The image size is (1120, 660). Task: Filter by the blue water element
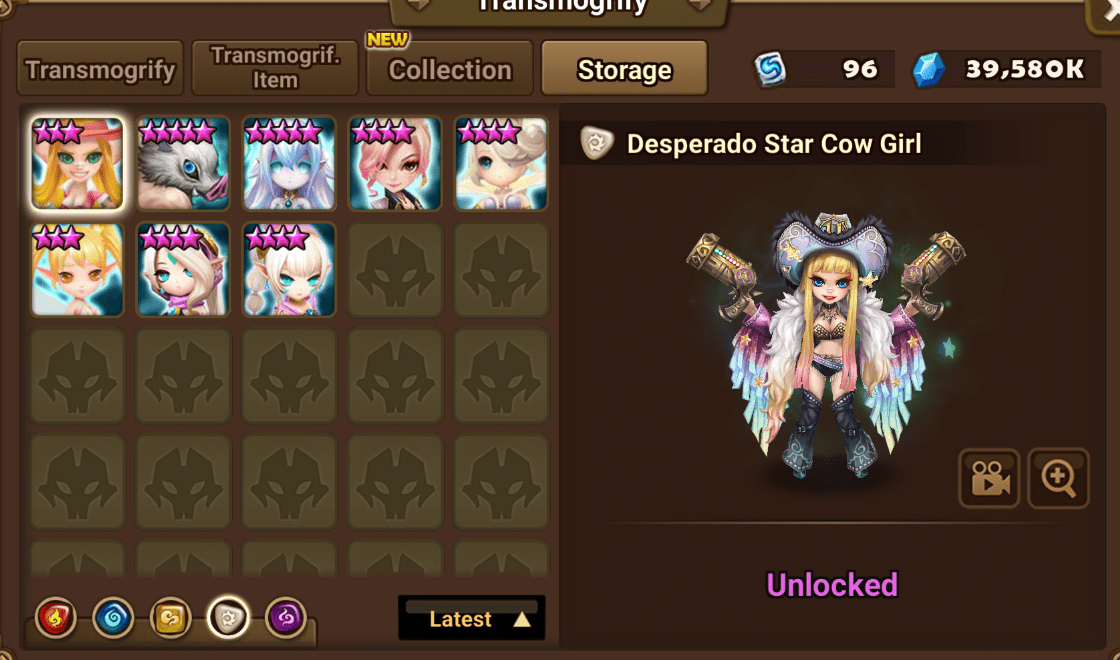113,619
